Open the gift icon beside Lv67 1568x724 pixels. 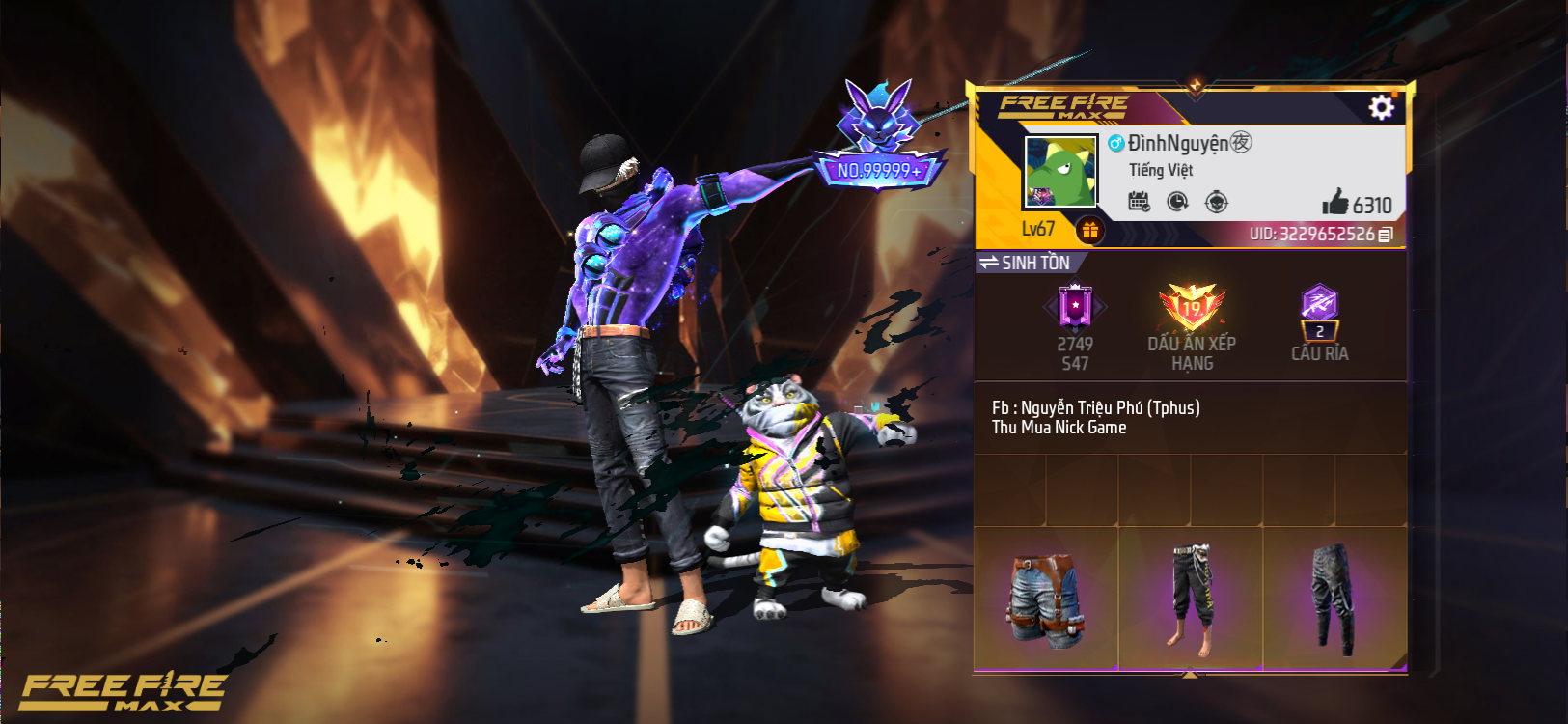(x=1090, y=230)
